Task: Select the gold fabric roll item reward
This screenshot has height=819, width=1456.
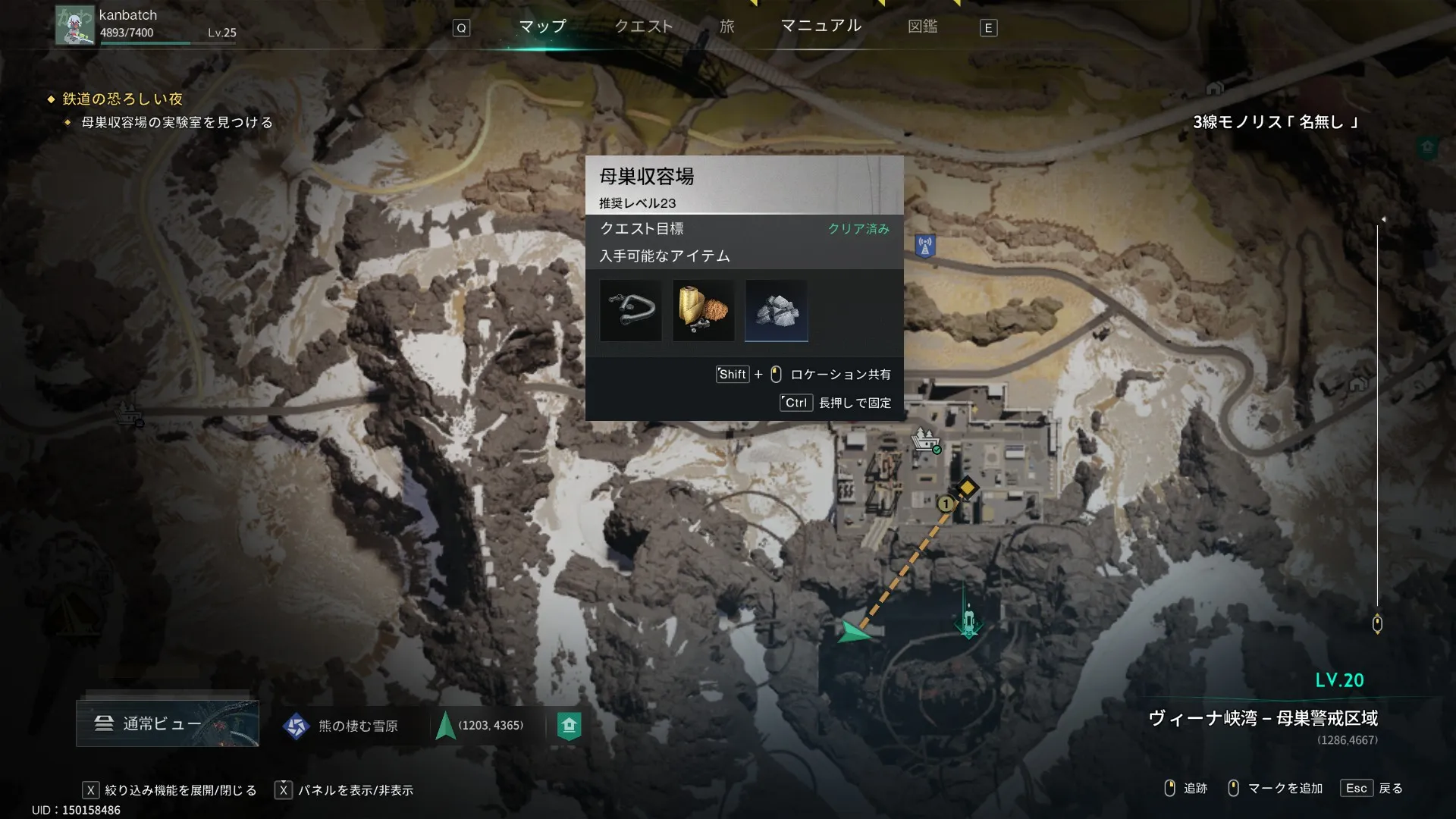Action: (x=703, y=310)
